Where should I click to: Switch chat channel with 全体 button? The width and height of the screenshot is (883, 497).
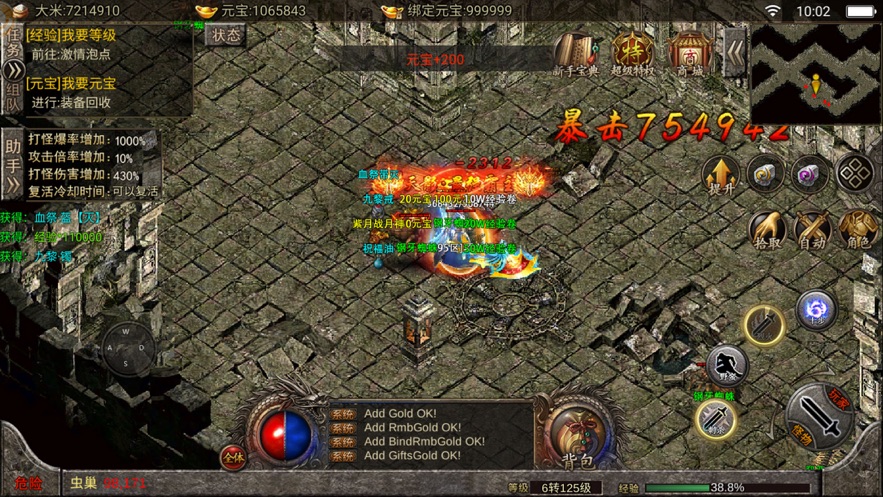pos(233,456)
